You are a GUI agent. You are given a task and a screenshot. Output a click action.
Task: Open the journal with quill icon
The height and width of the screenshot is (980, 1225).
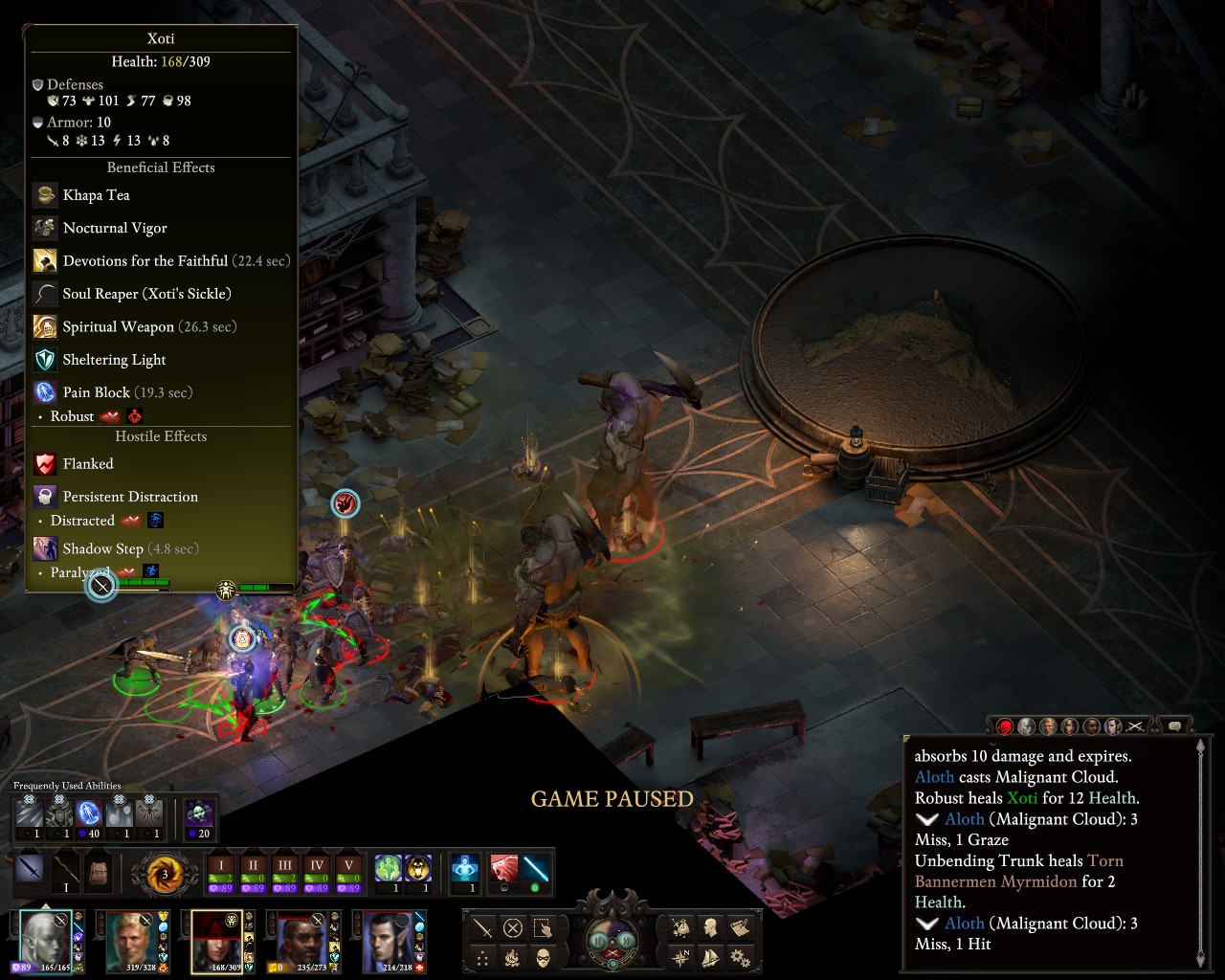pyautogui.click(x=739, y=926)
